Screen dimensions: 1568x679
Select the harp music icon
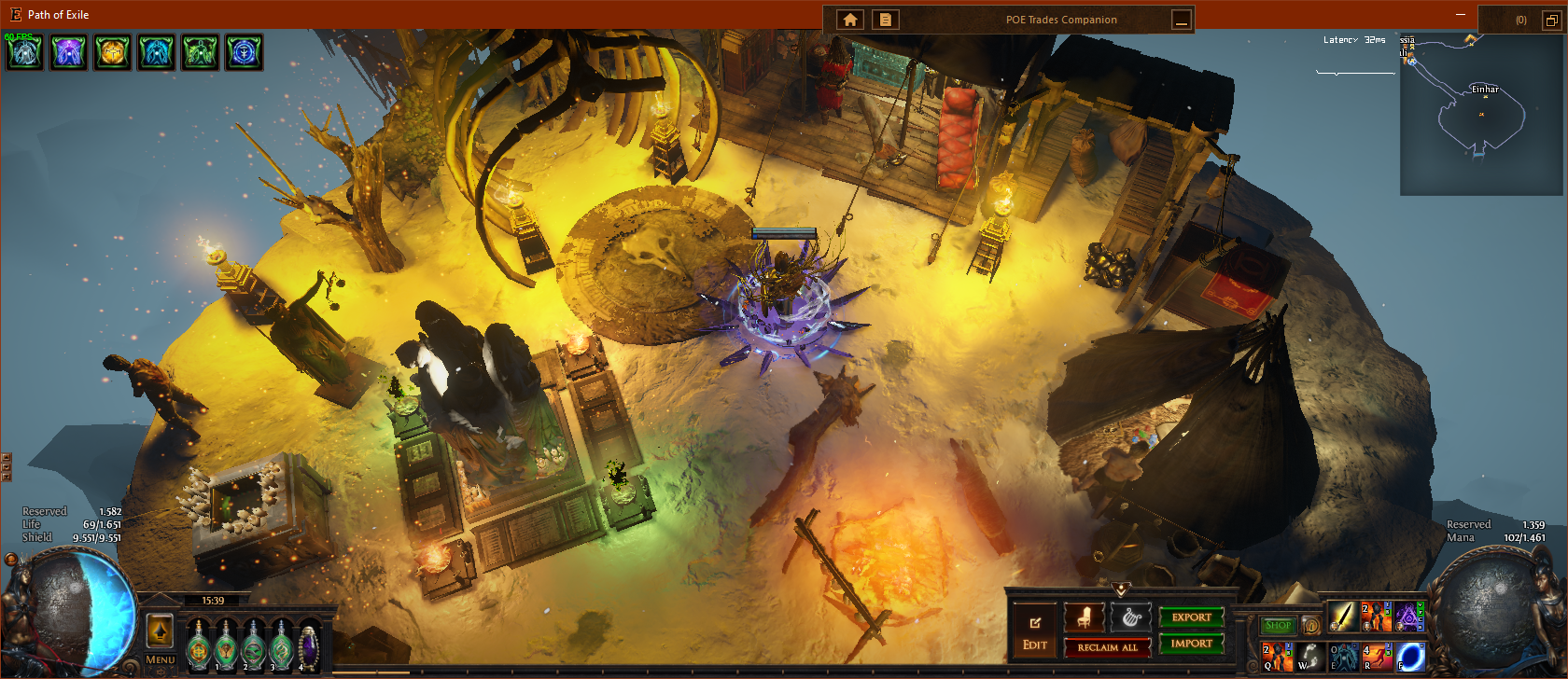tap(1130, 617)
